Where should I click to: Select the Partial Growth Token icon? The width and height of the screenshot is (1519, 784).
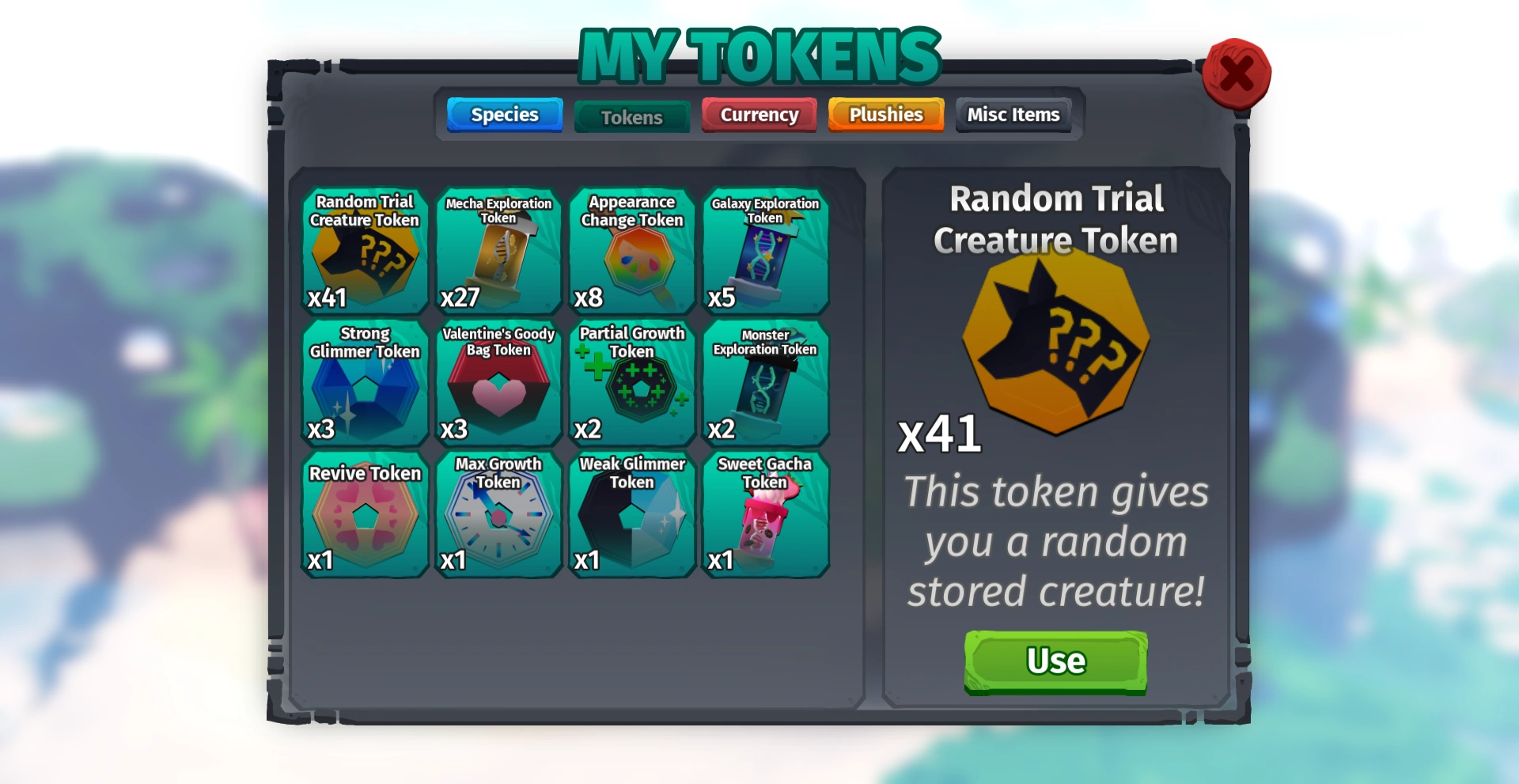(631, 382)
